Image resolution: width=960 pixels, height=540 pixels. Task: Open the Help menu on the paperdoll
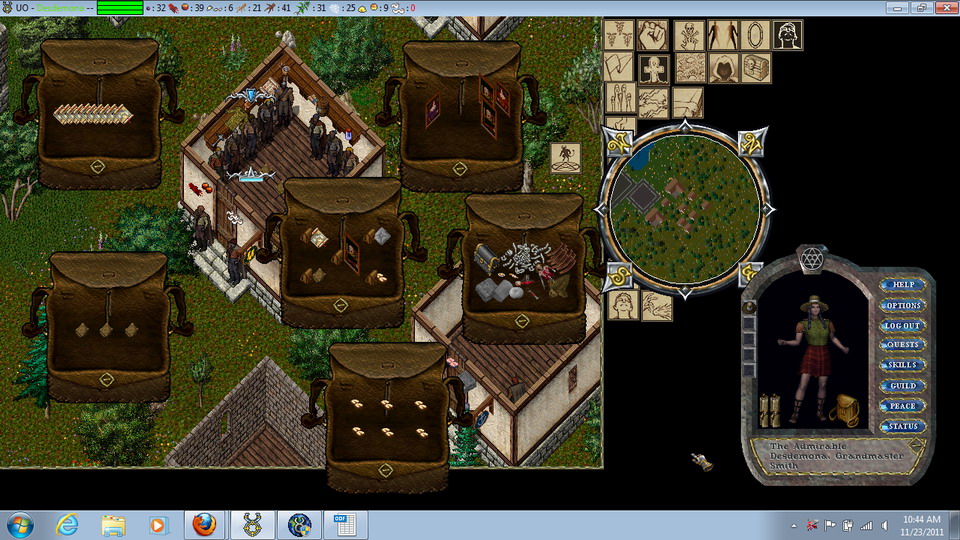point(903,285)
